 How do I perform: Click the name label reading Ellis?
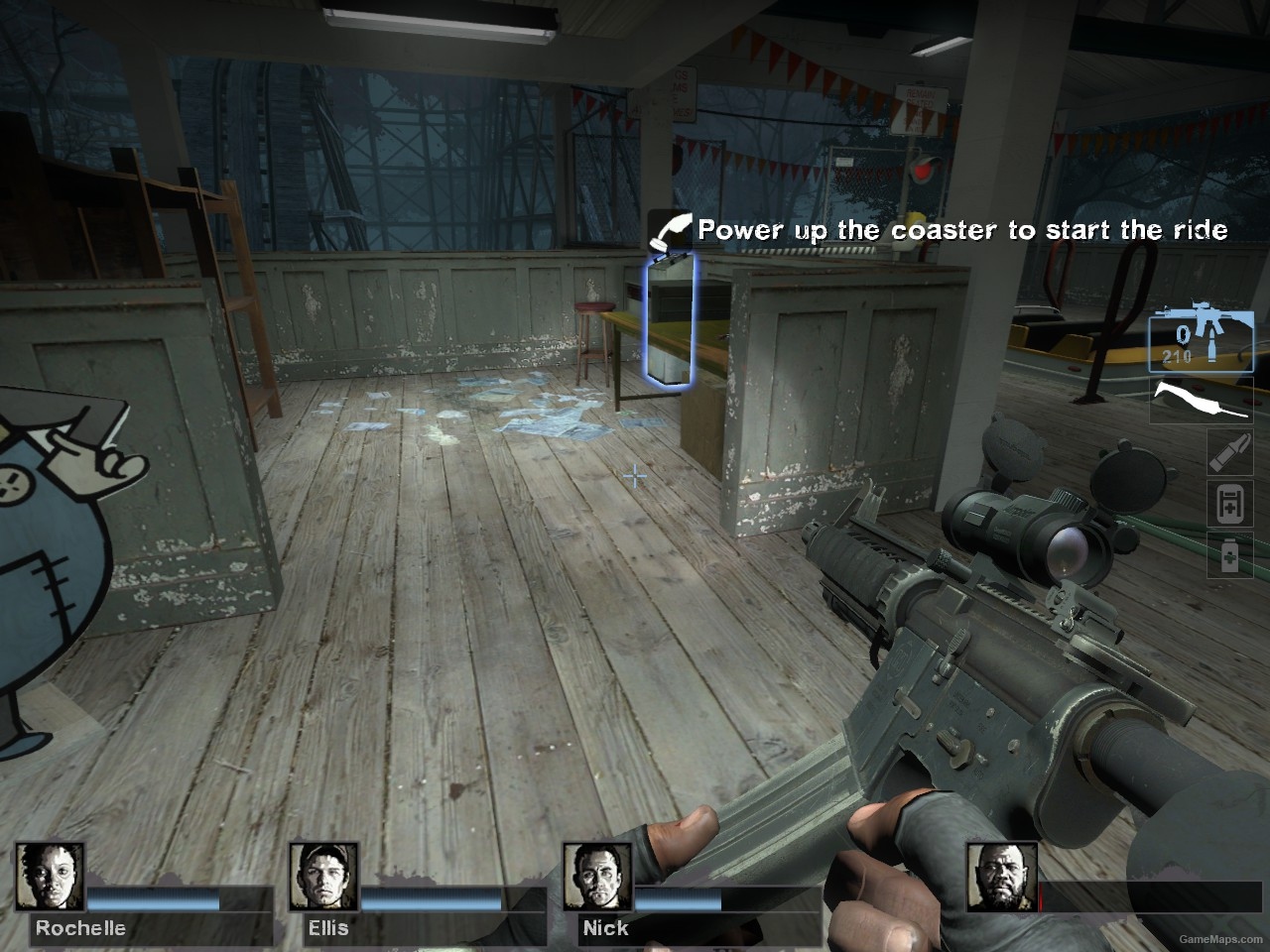328,928
